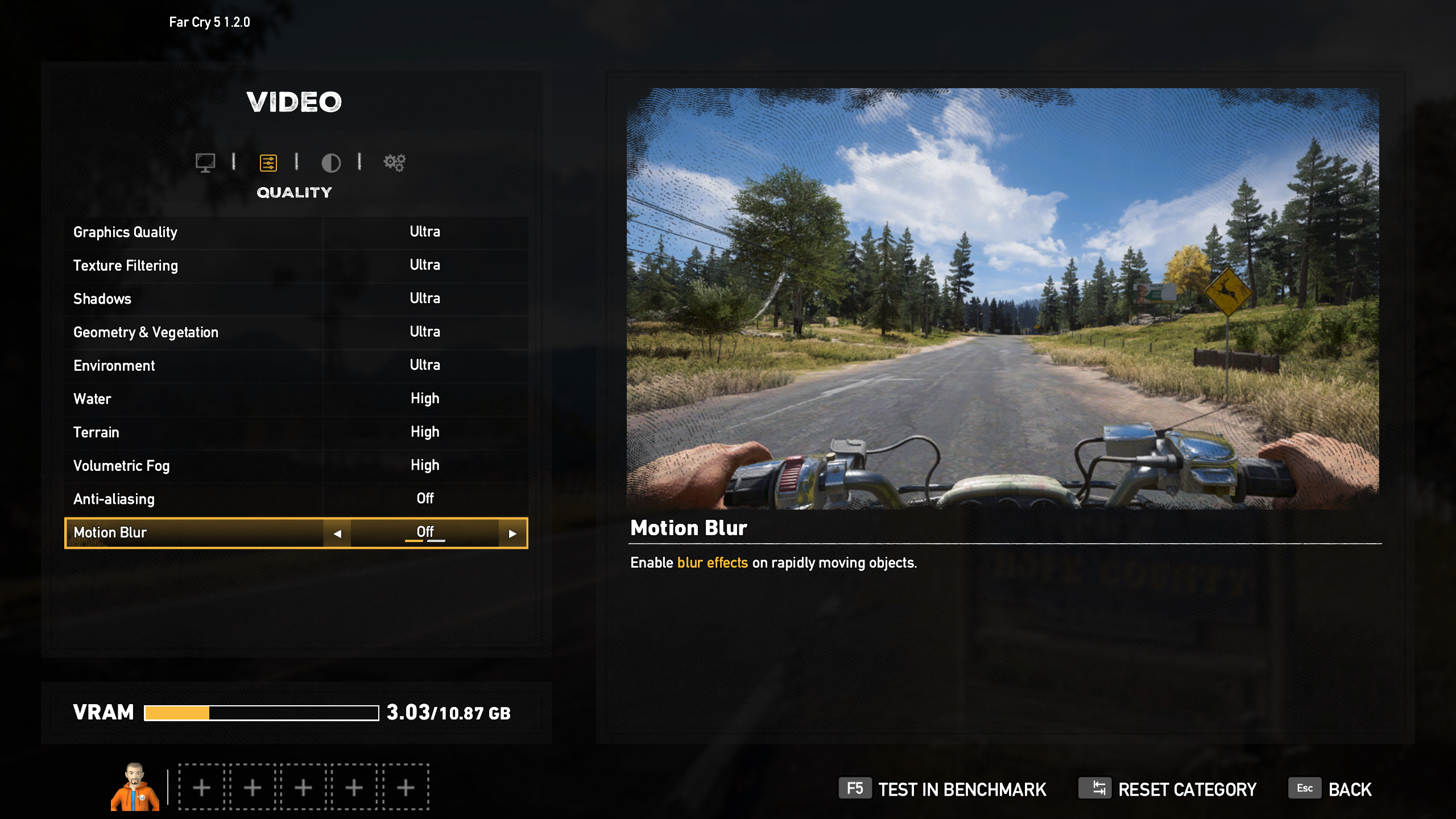Viewport: 1456px width, 819px height.
Task: Reset Category to defaults
Action: coord(1168,789)
